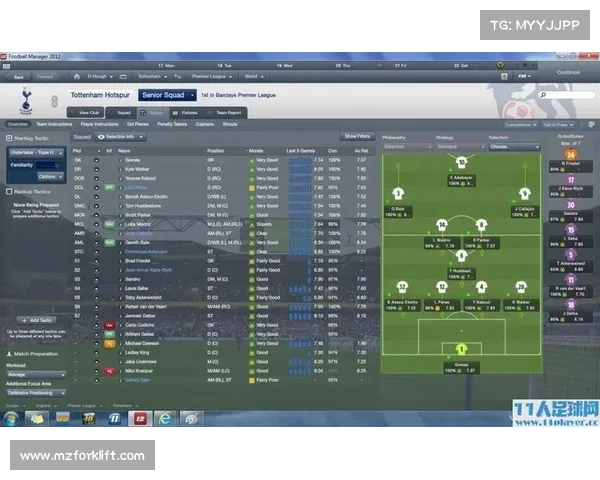Screen dimensions: 600x480
Task: Open the Defensive Positioning focus area dropdown
Action: pyautogui.click(x=37, y=392)
